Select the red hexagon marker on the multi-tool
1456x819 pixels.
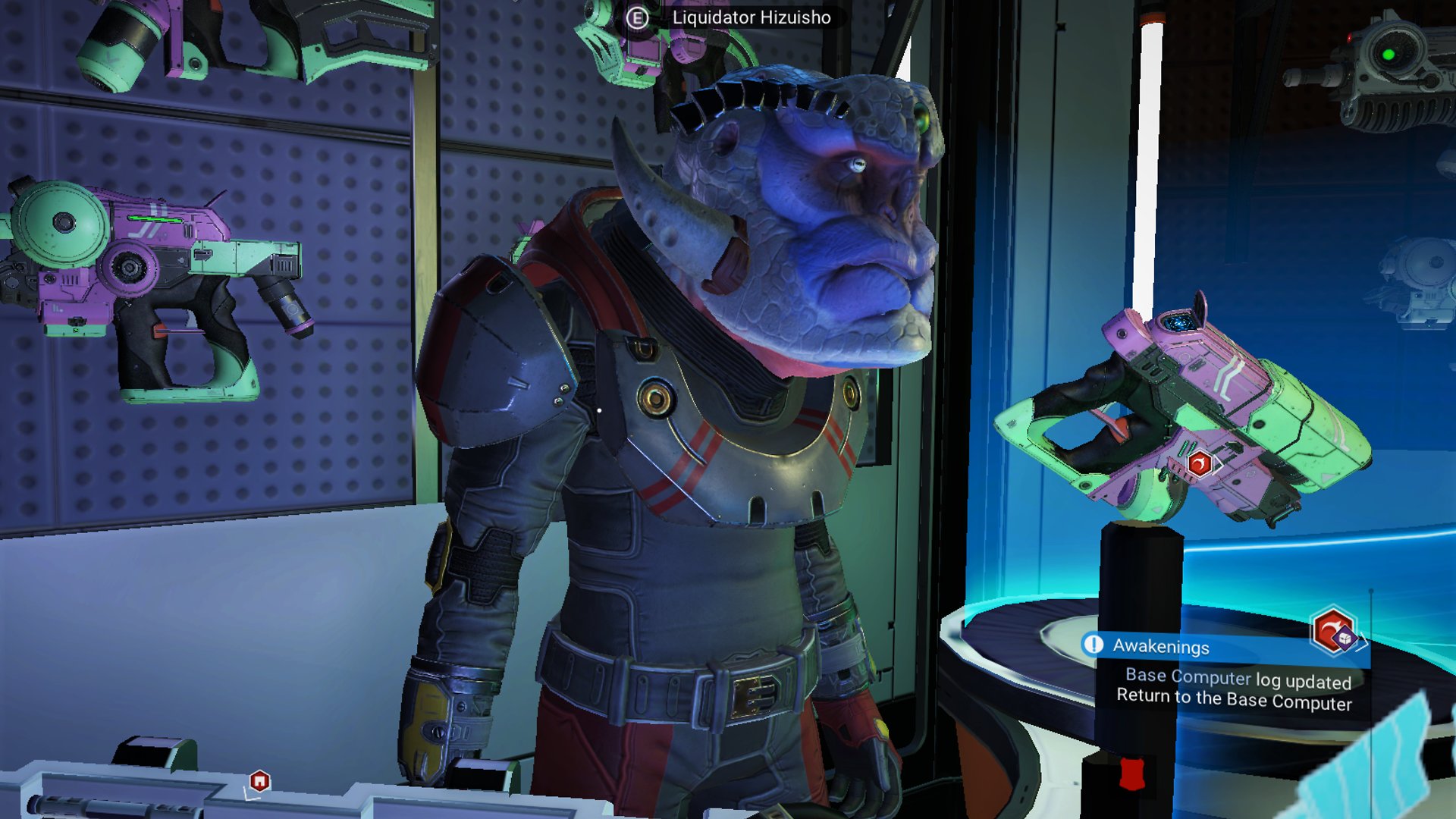coord(1199,463)
